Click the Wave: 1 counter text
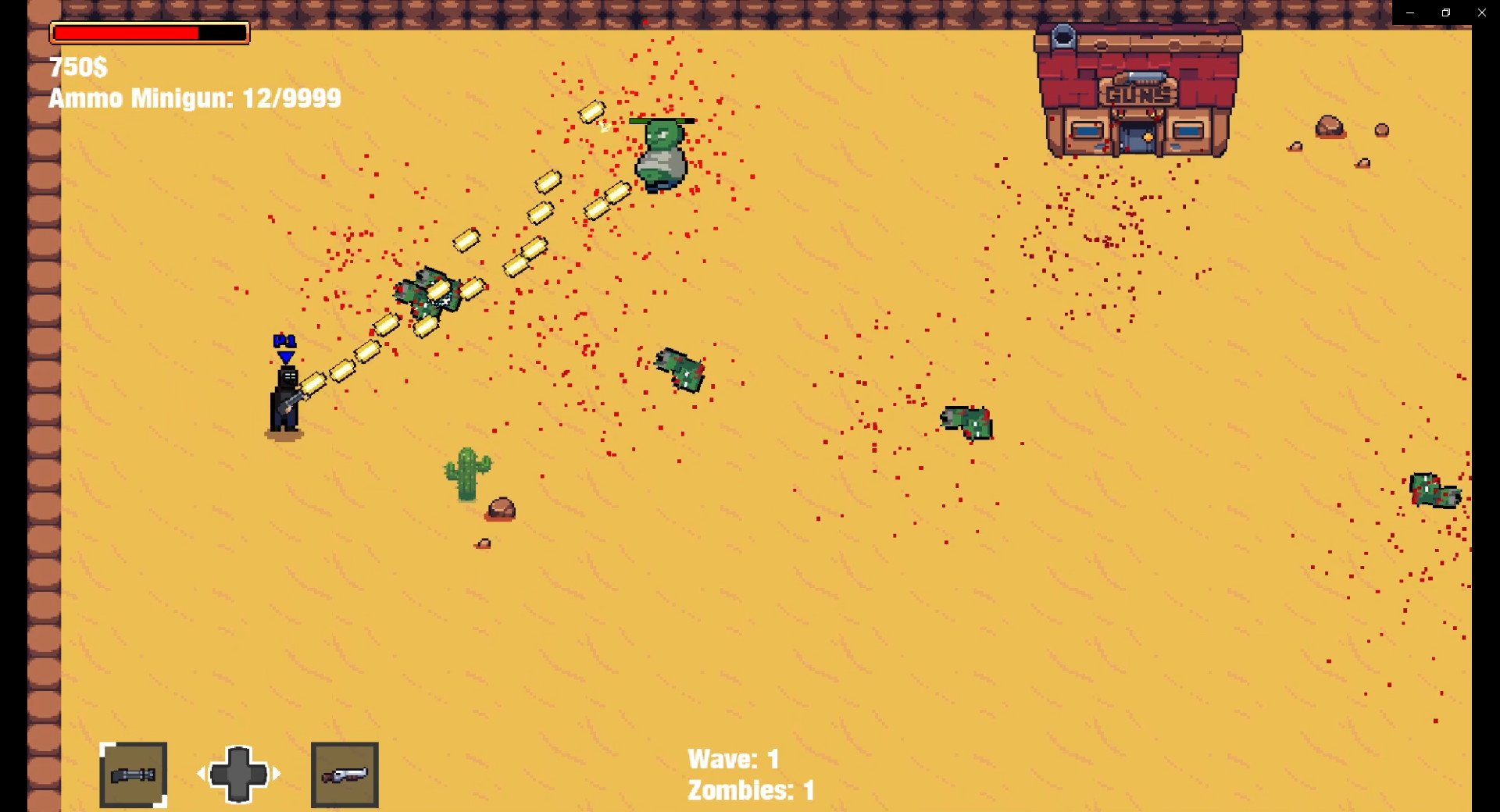1500x812 pixels. (x=733, y=757)
